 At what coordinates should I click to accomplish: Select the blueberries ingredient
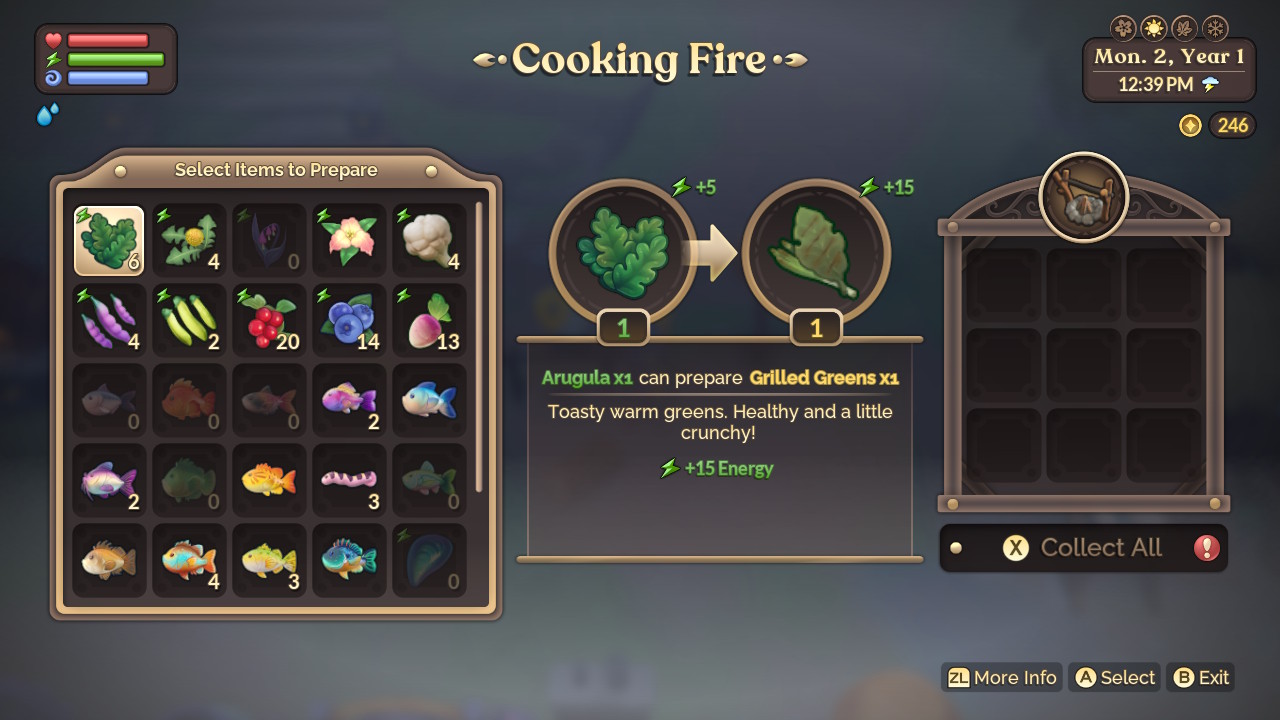pyautogui.click(x=348, y=320)
